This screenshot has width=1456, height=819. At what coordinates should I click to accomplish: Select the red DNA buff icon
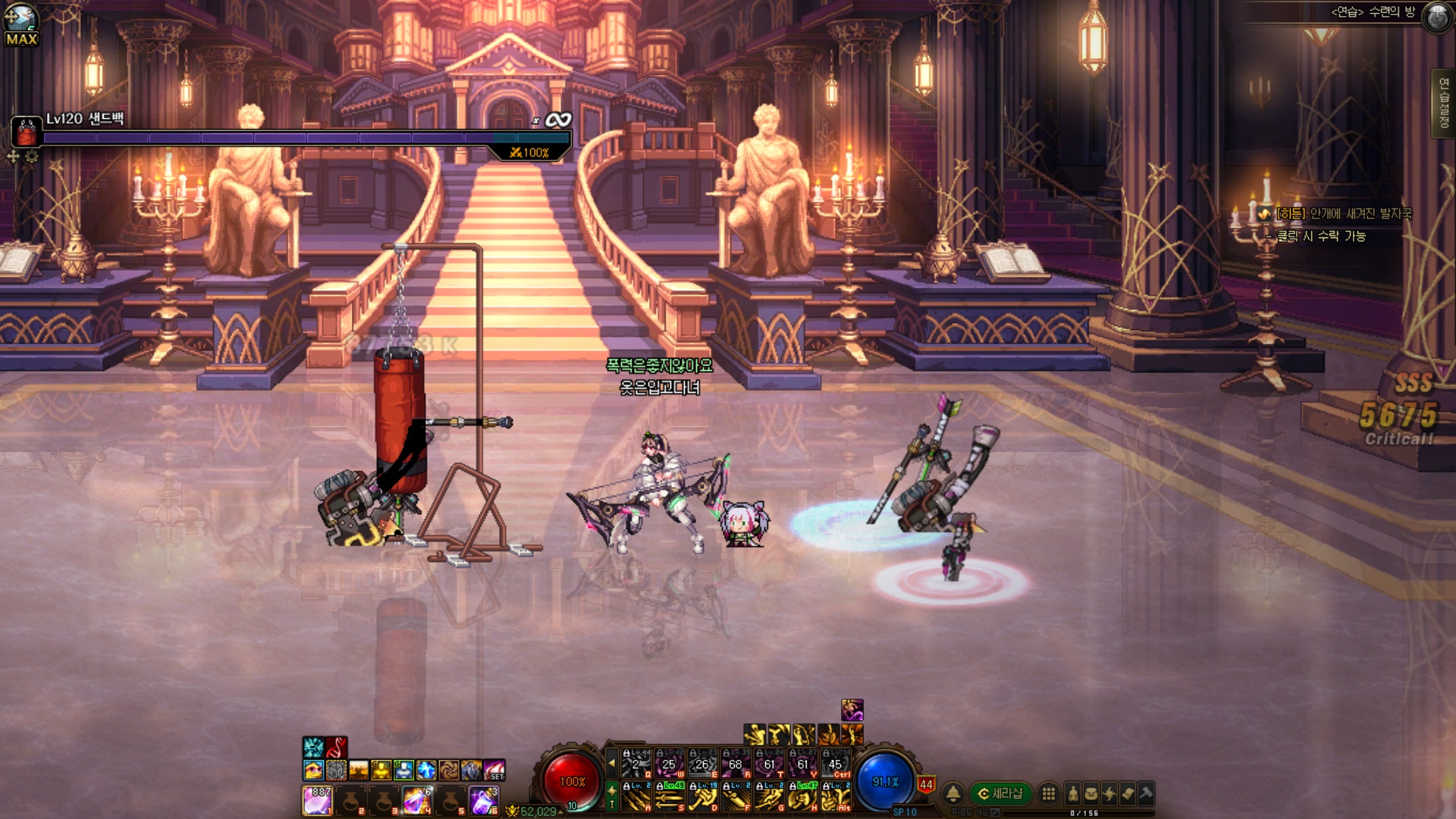pyautogui.click(x=337, y=747)
